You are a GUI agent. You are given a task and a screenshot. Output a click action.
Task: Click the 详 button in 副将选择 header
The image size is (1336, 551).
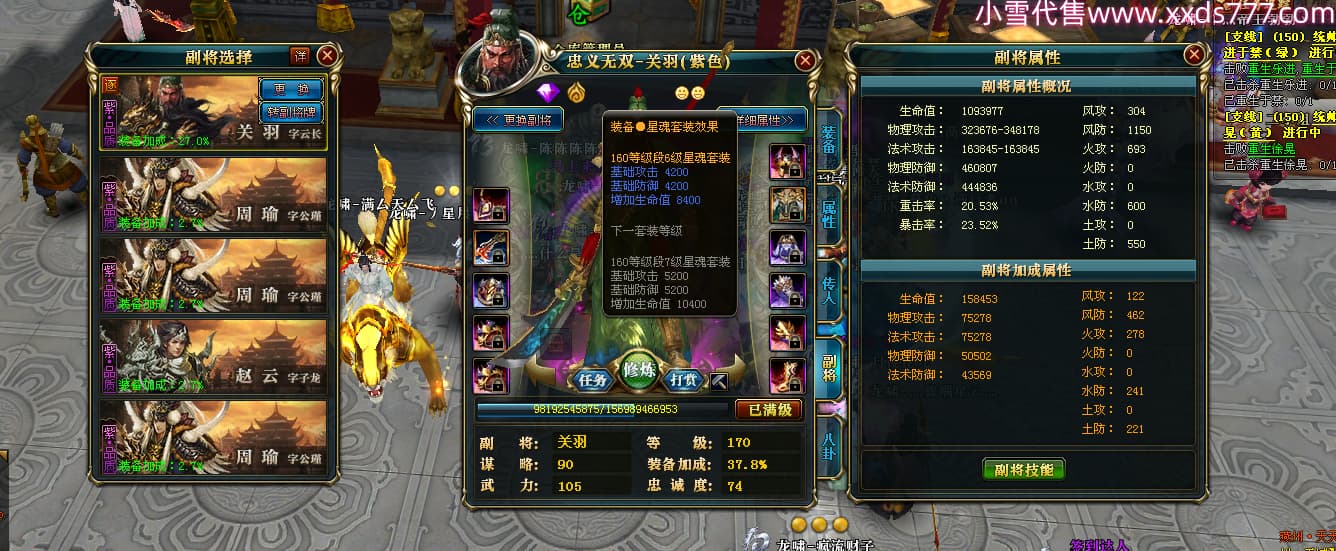pos(299,56)
